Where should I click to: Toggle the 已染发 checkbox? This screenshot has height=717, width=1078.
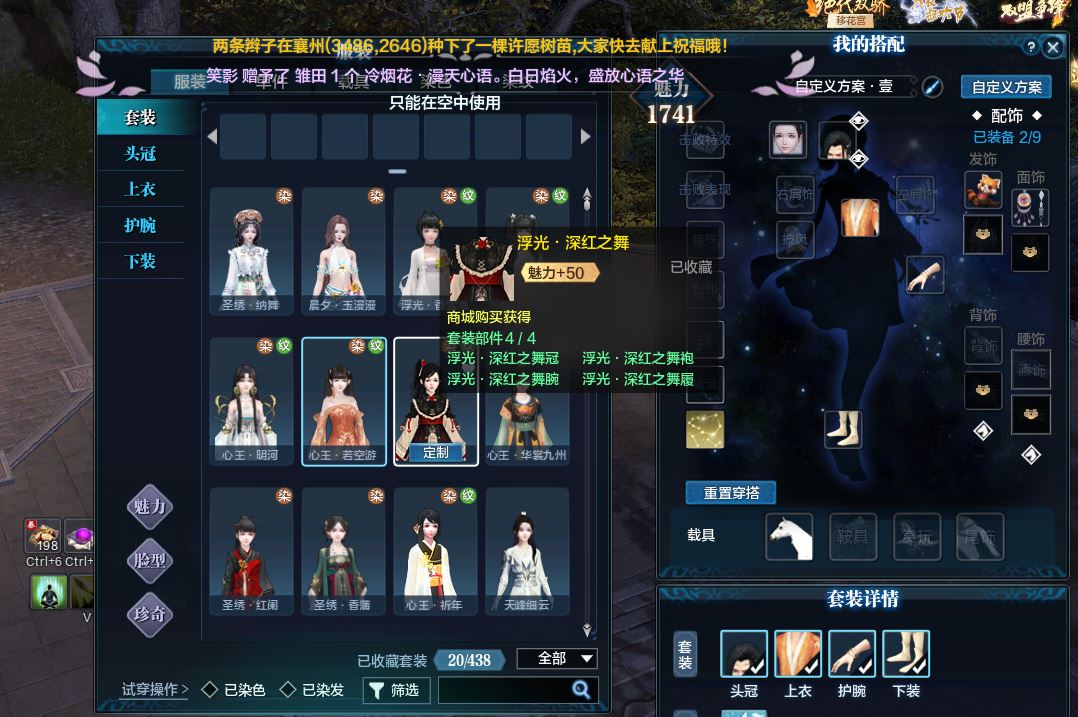pos(289,690)
